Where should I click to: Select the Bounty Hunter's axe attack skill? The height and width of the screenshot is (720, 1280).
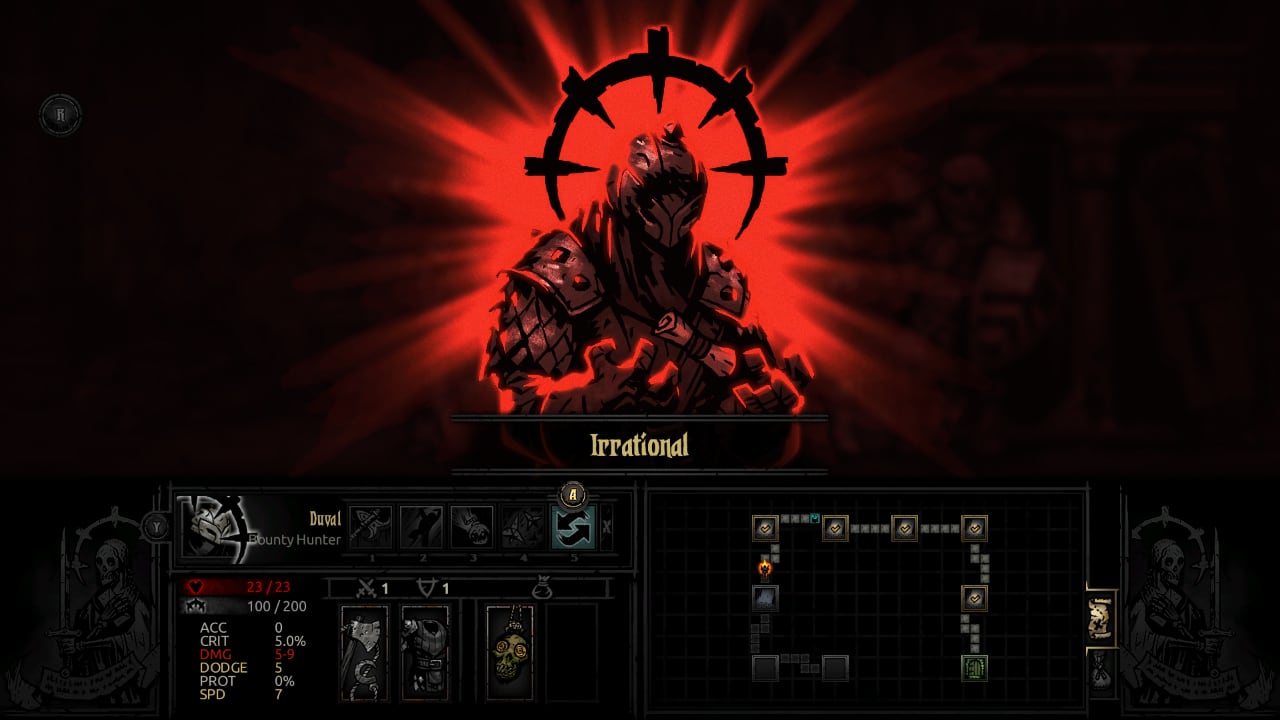pos(371,526)
